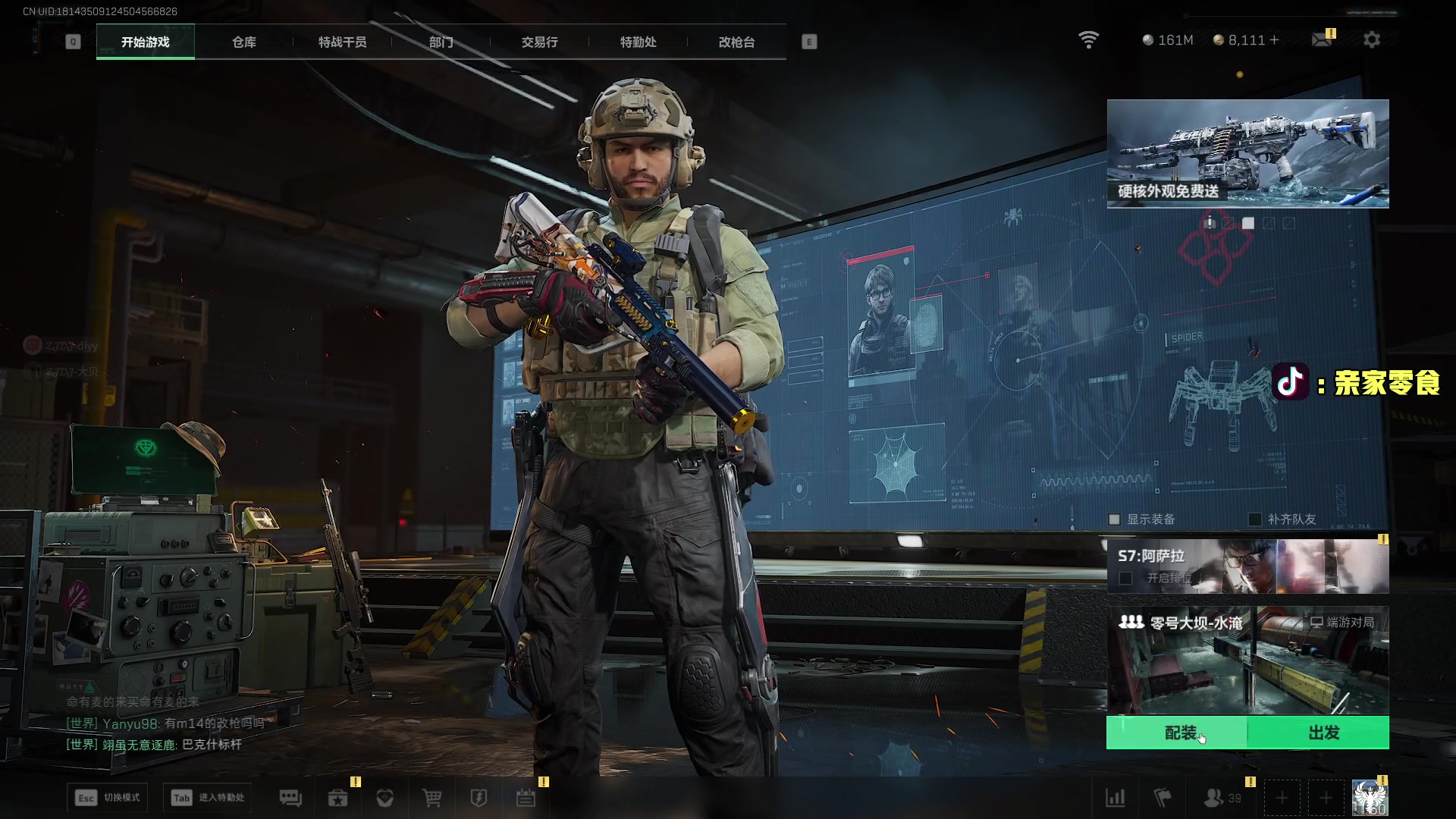This screenshot has height=819, width=1456.
Task: Enable the 补齐队友 fill teammates checkbox
Action: 1255,519
